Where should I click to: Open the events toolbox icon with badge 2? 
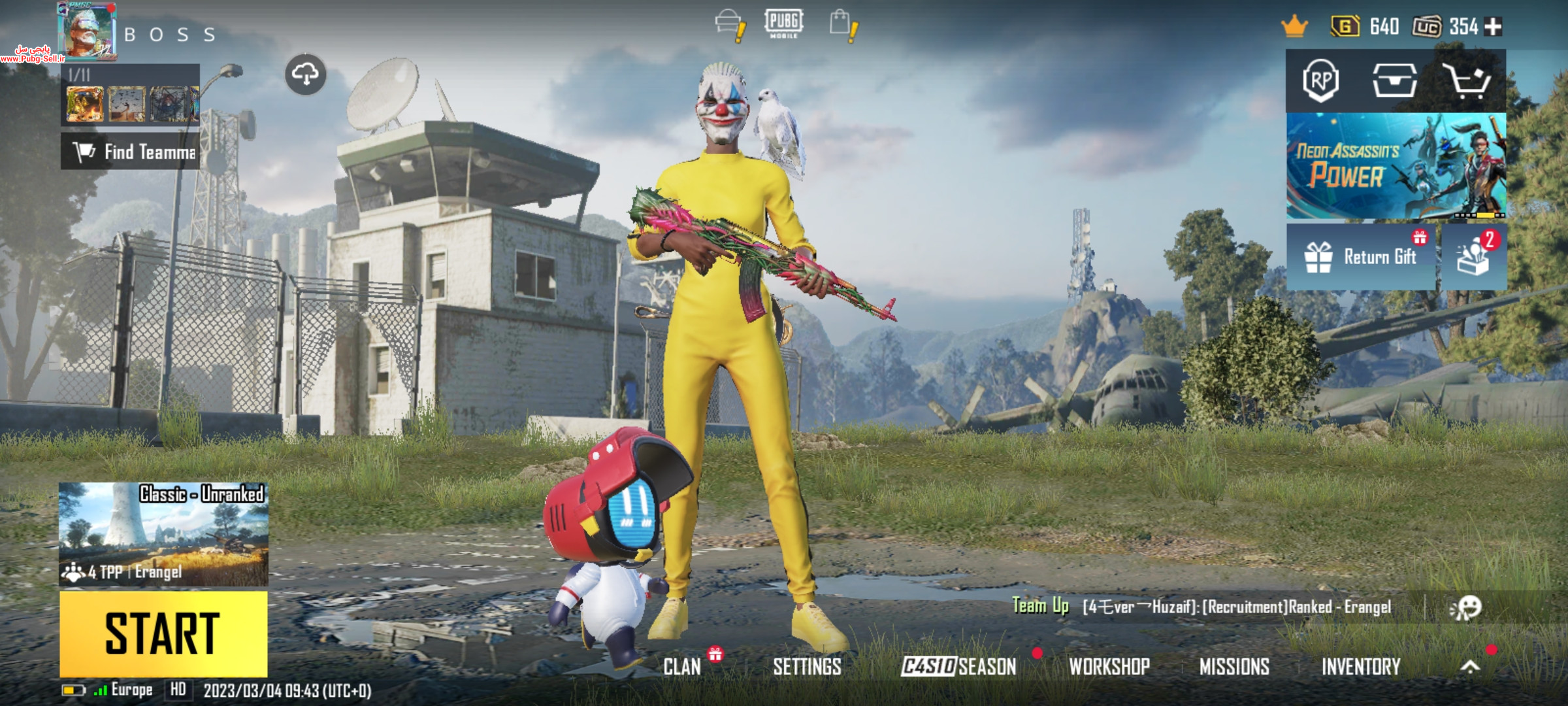(1474, 257)
